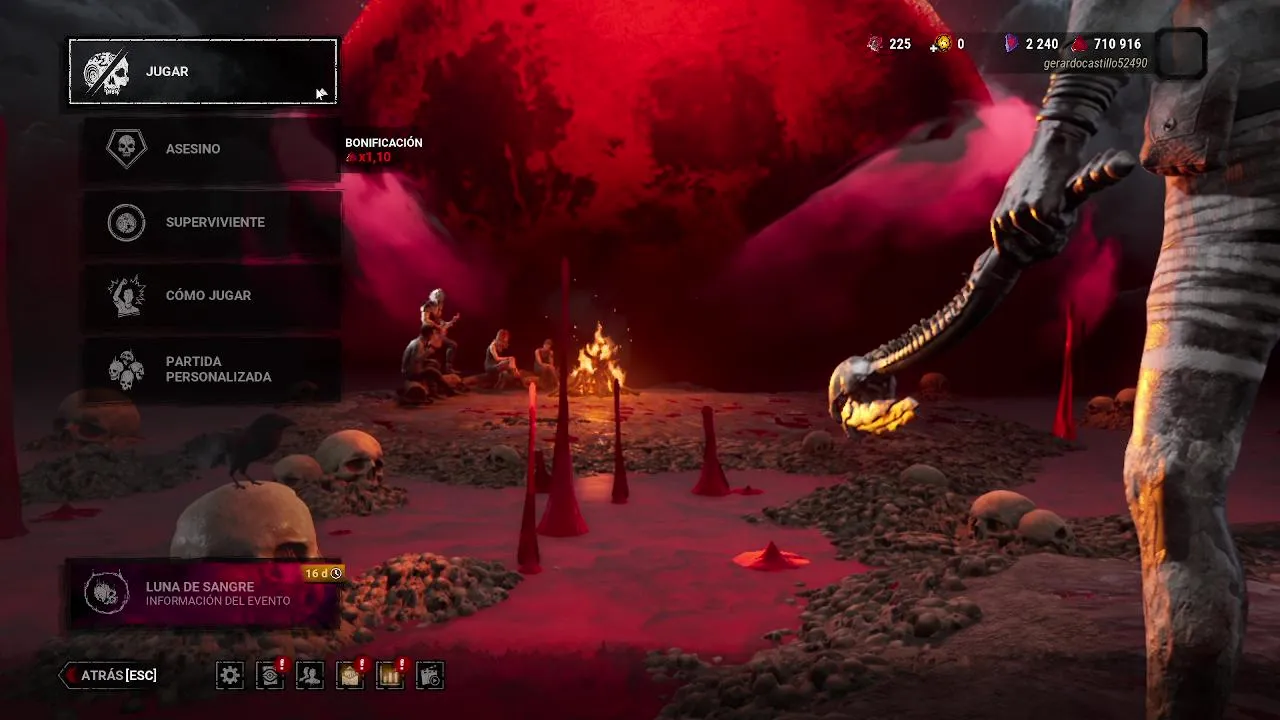
Task: Start a Partida Personalizada
Action: (210, 369)
